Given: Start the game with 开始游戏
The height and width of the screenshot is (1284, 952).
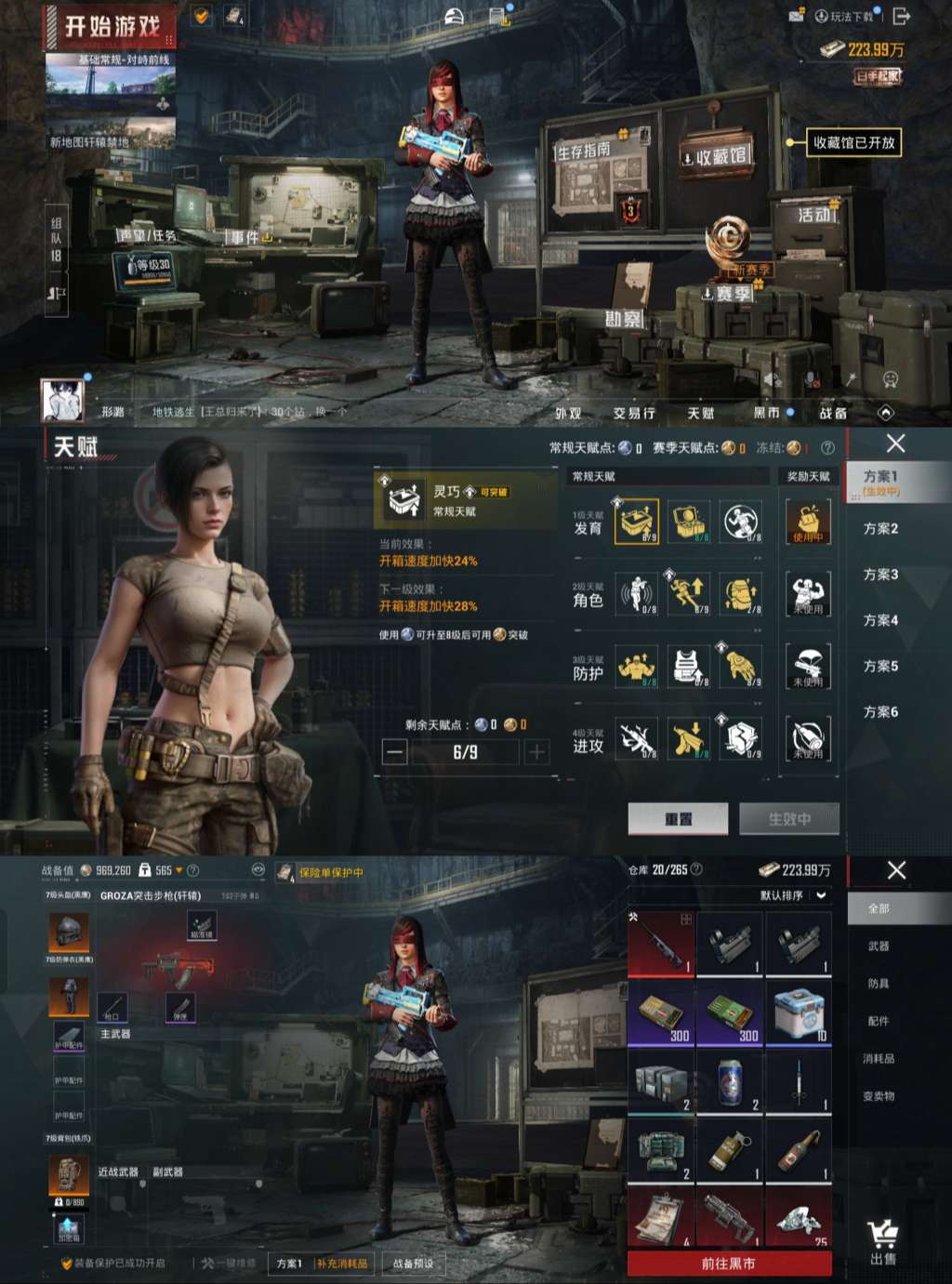Looking at the screenshot, I should (112, 28).
